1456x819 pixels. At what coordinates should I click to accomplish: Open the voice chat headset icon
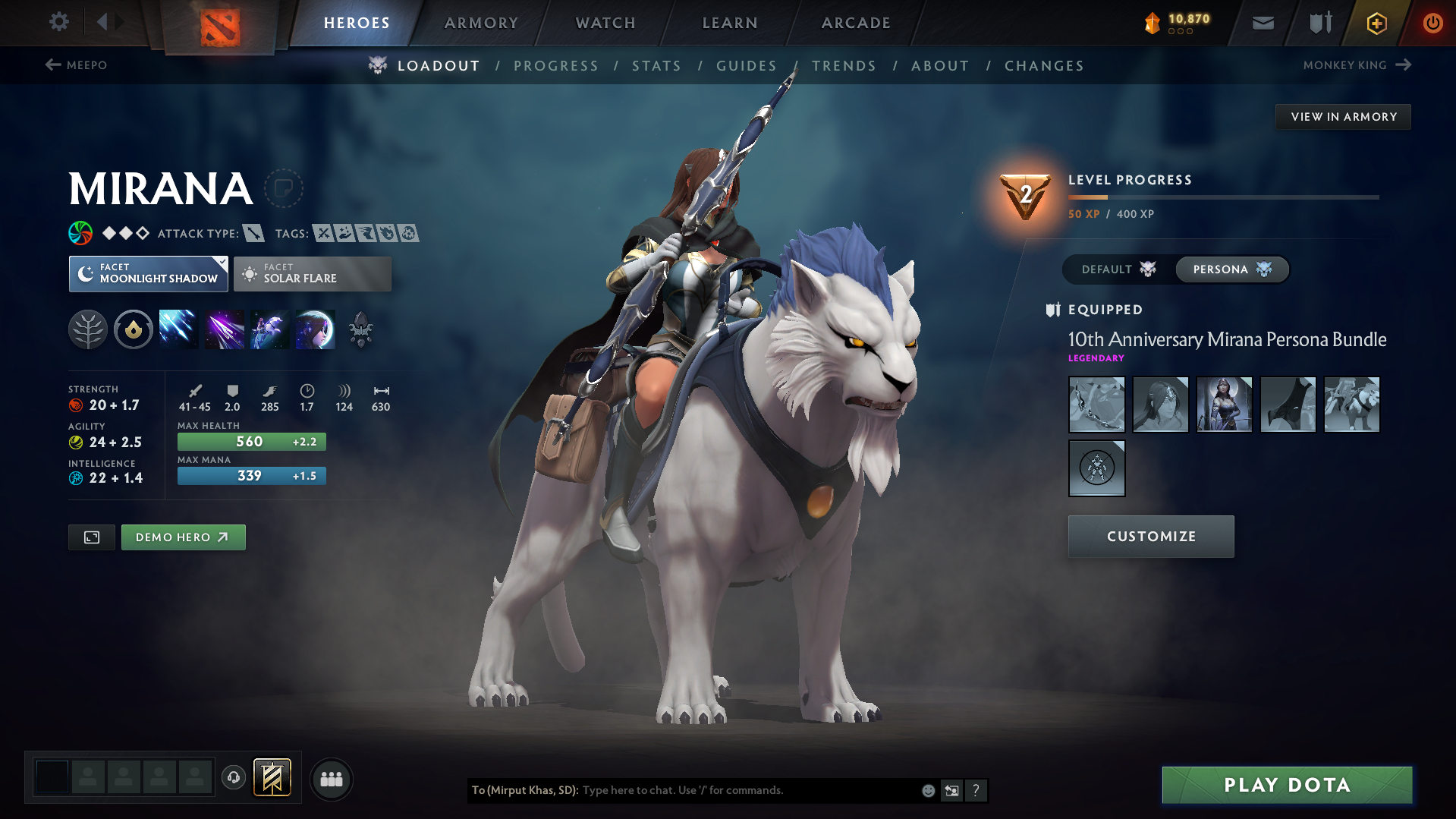click(x=234, y=779)
